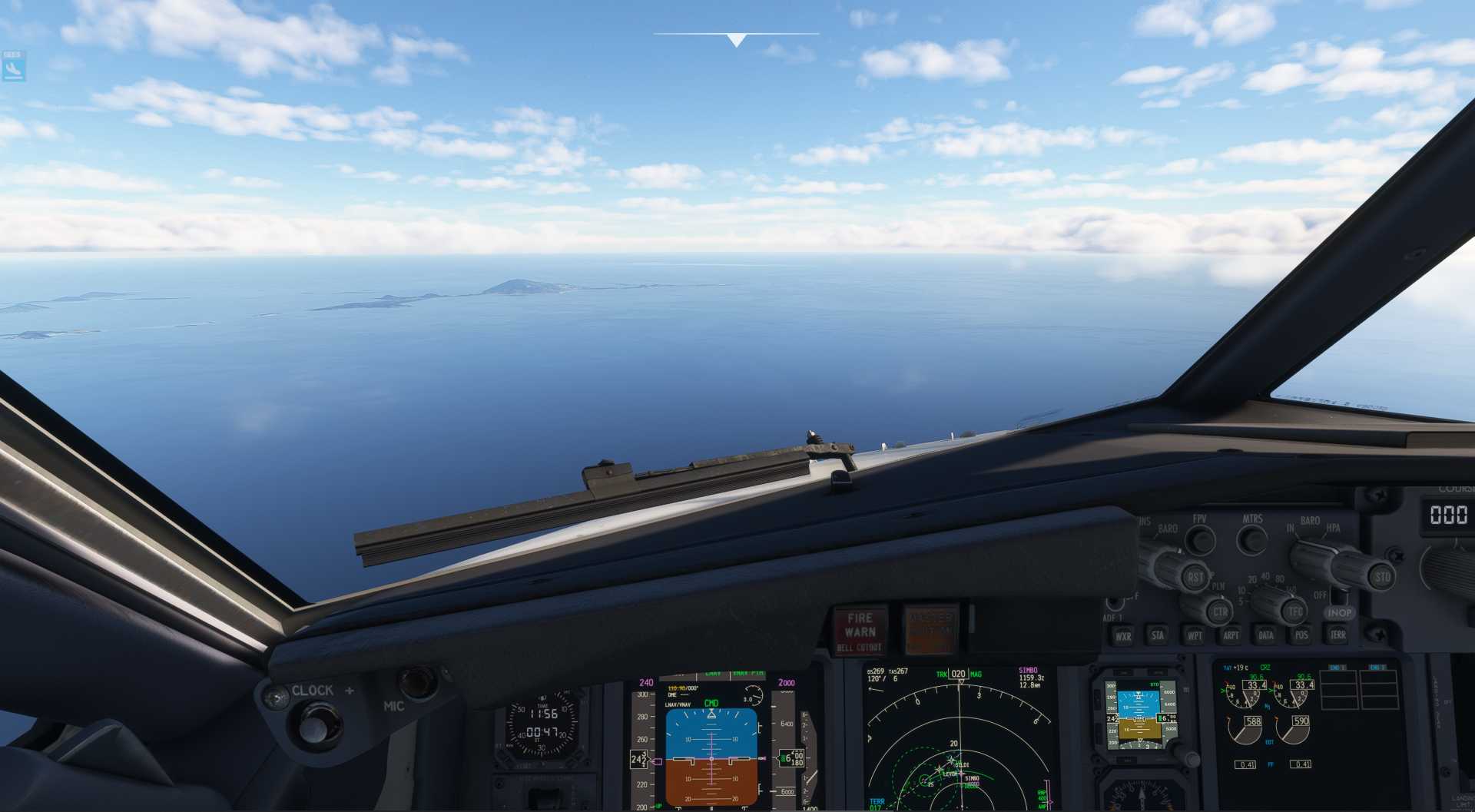Push the FPV flight path vector button

tap(1199, 540)
